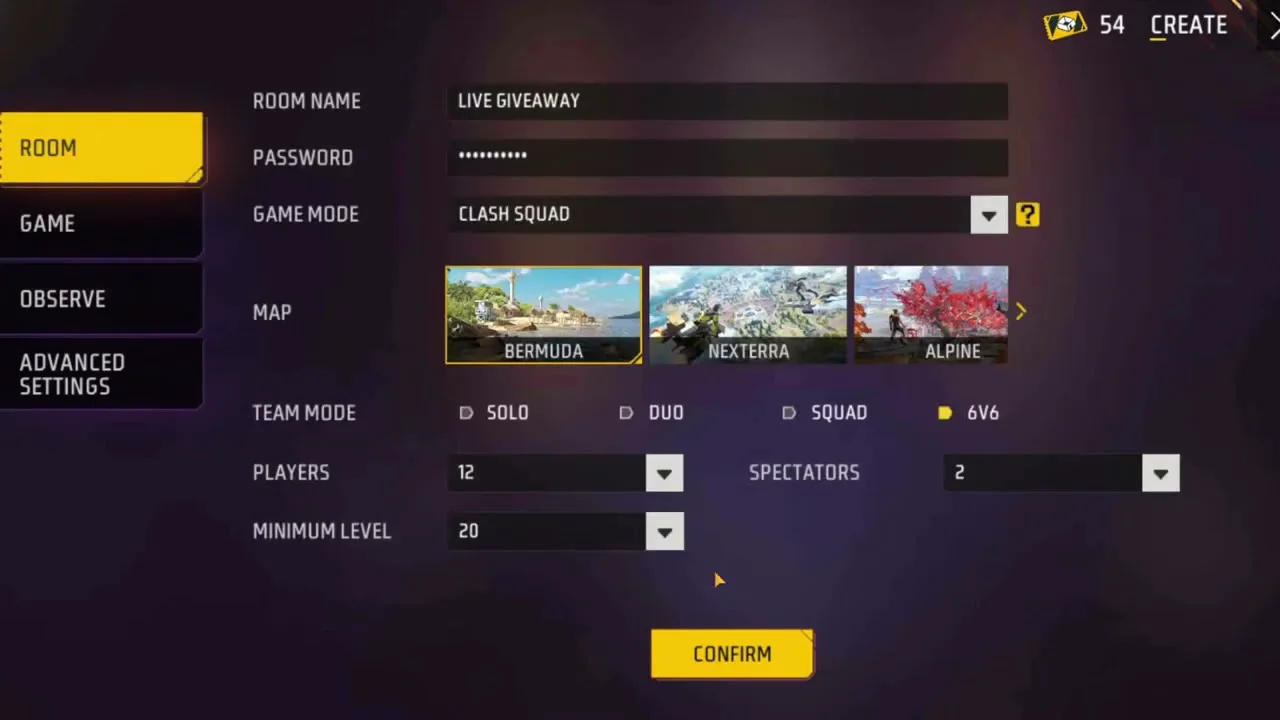Select the 6V6 team mode
Viewport: 1280px width, 720px height.
point(946,413)
